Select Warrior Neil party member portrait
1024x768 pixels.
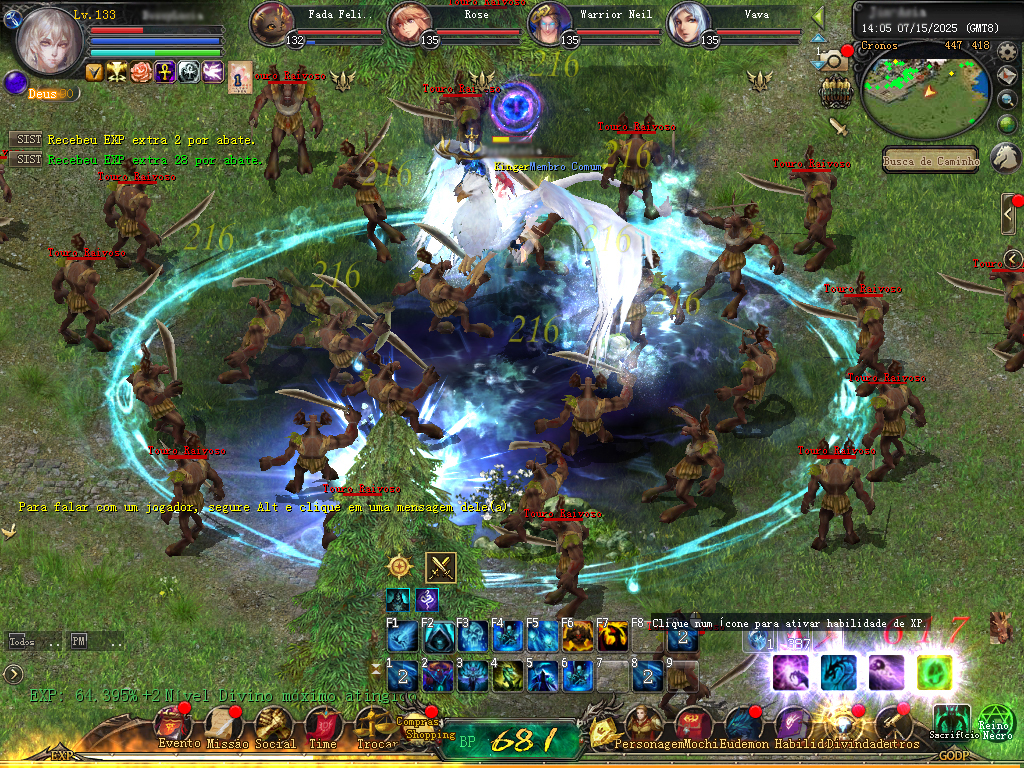coord(550,22)
